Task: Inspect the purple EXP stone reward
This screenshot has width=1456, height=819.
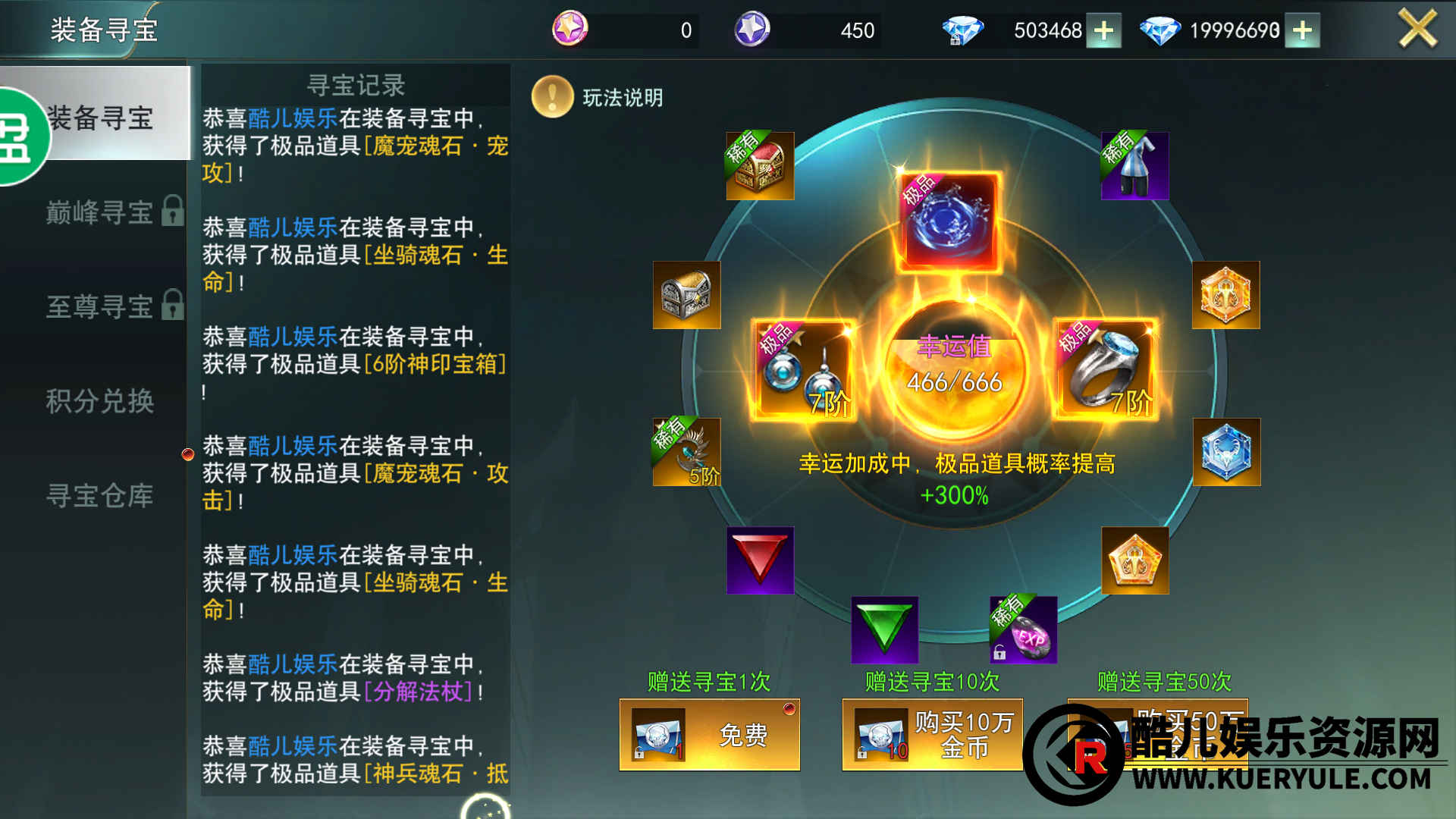Action: [x=1023, y=629]
